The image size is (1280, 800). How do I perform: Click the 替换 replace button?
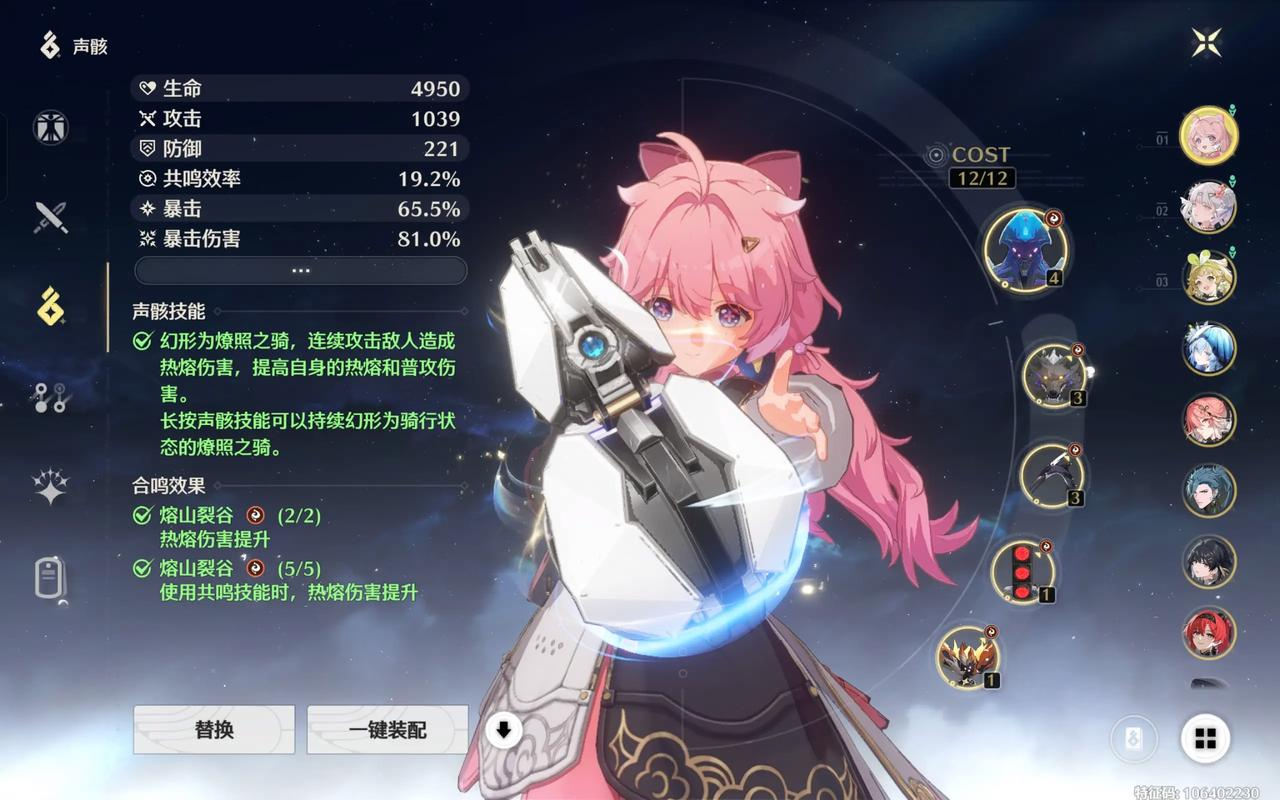tap(214, 730)
